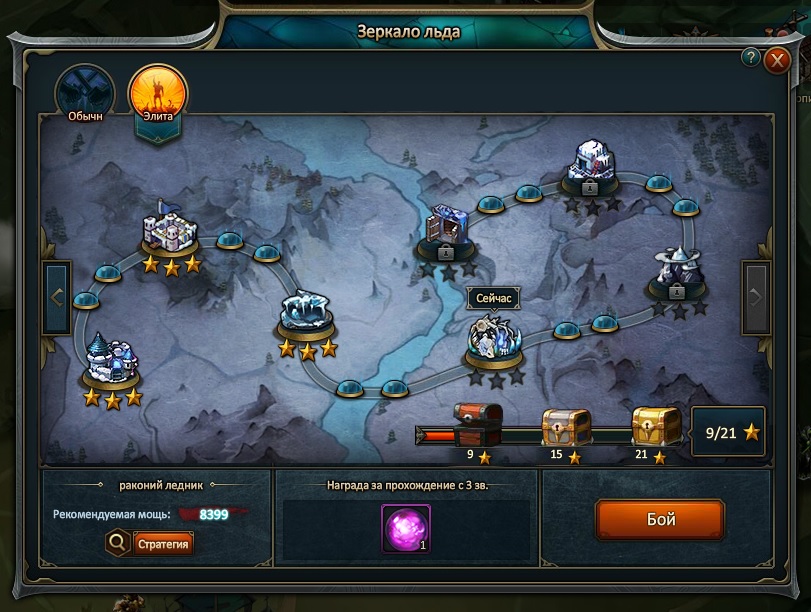Select the snowy blue-roofed tower stage
Screen dimensions: 811x612
click(111, 360)
